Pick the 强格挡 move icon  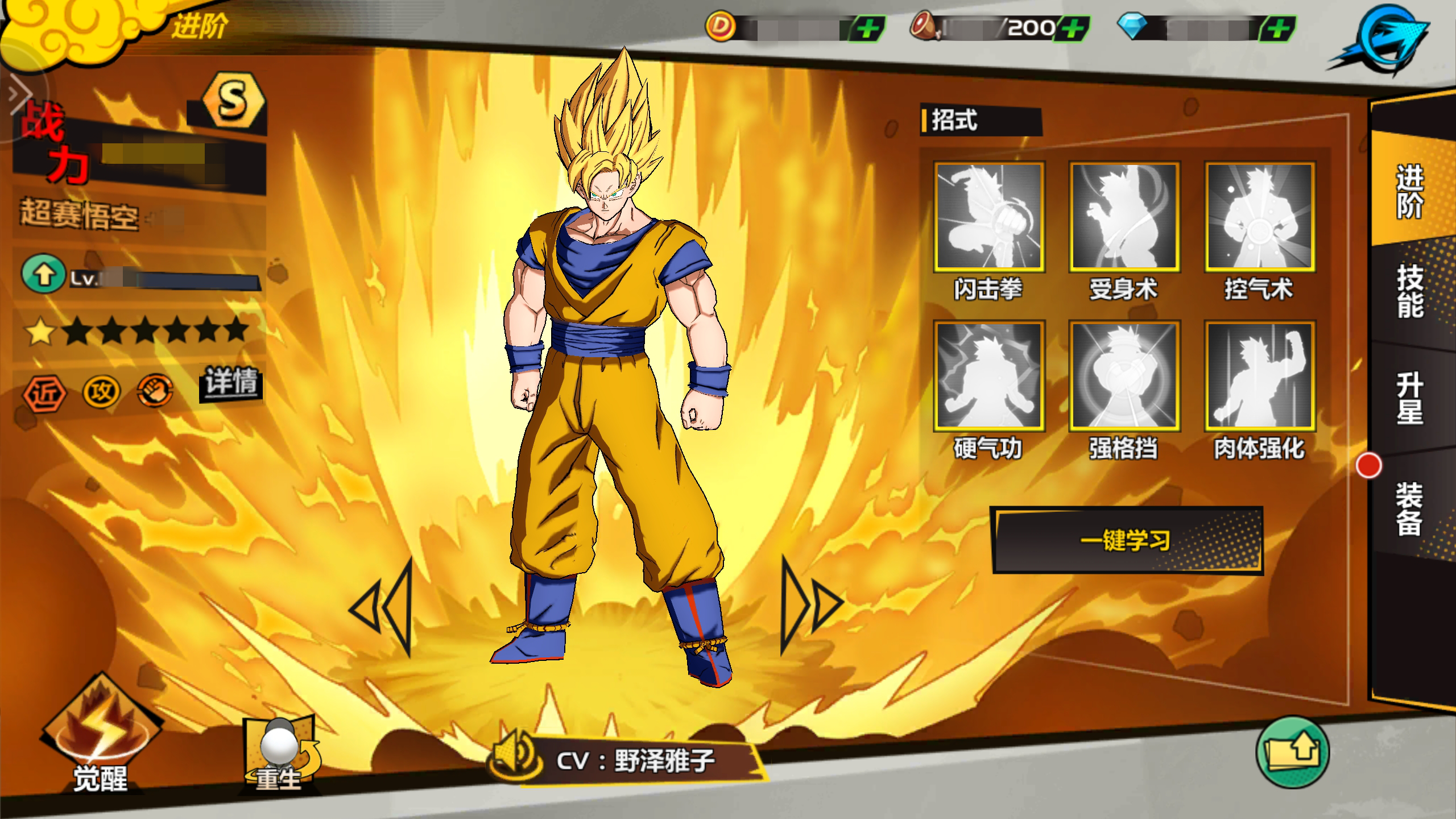point(1124,376)
